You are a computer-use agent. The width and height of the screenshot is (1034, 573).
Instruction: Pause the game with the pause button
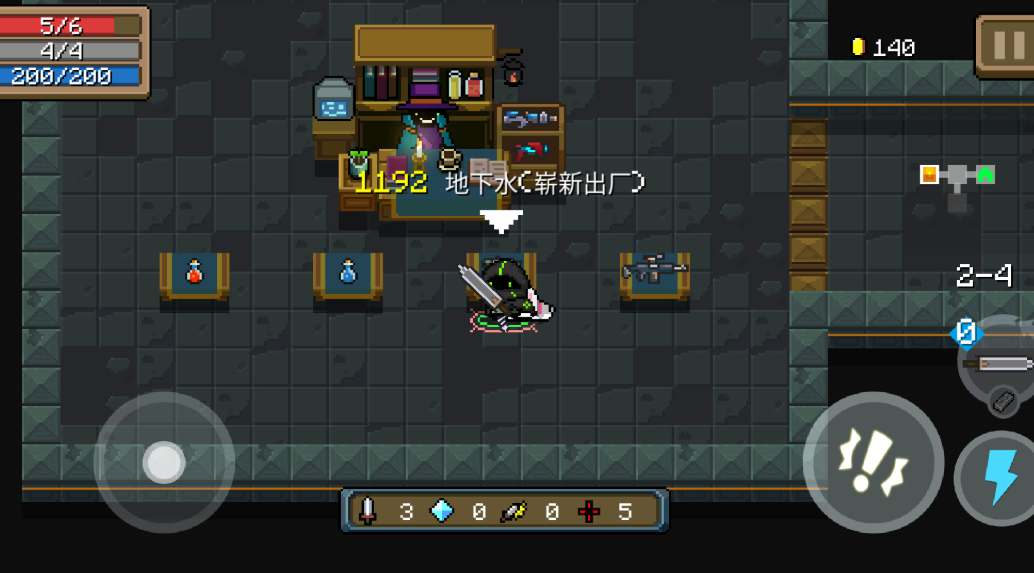pos(1007,46)
